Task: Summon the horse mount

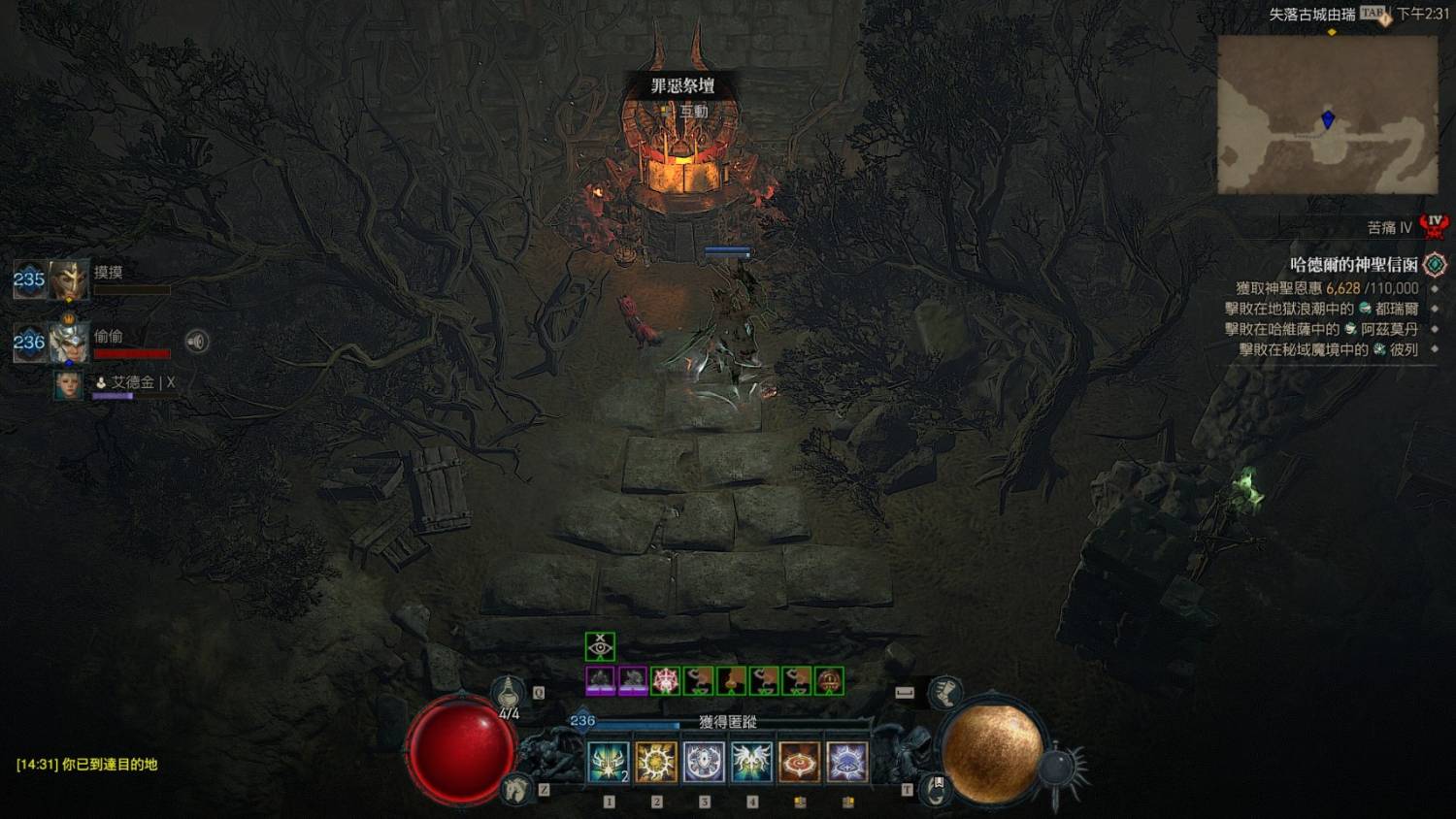Action: 517,789
